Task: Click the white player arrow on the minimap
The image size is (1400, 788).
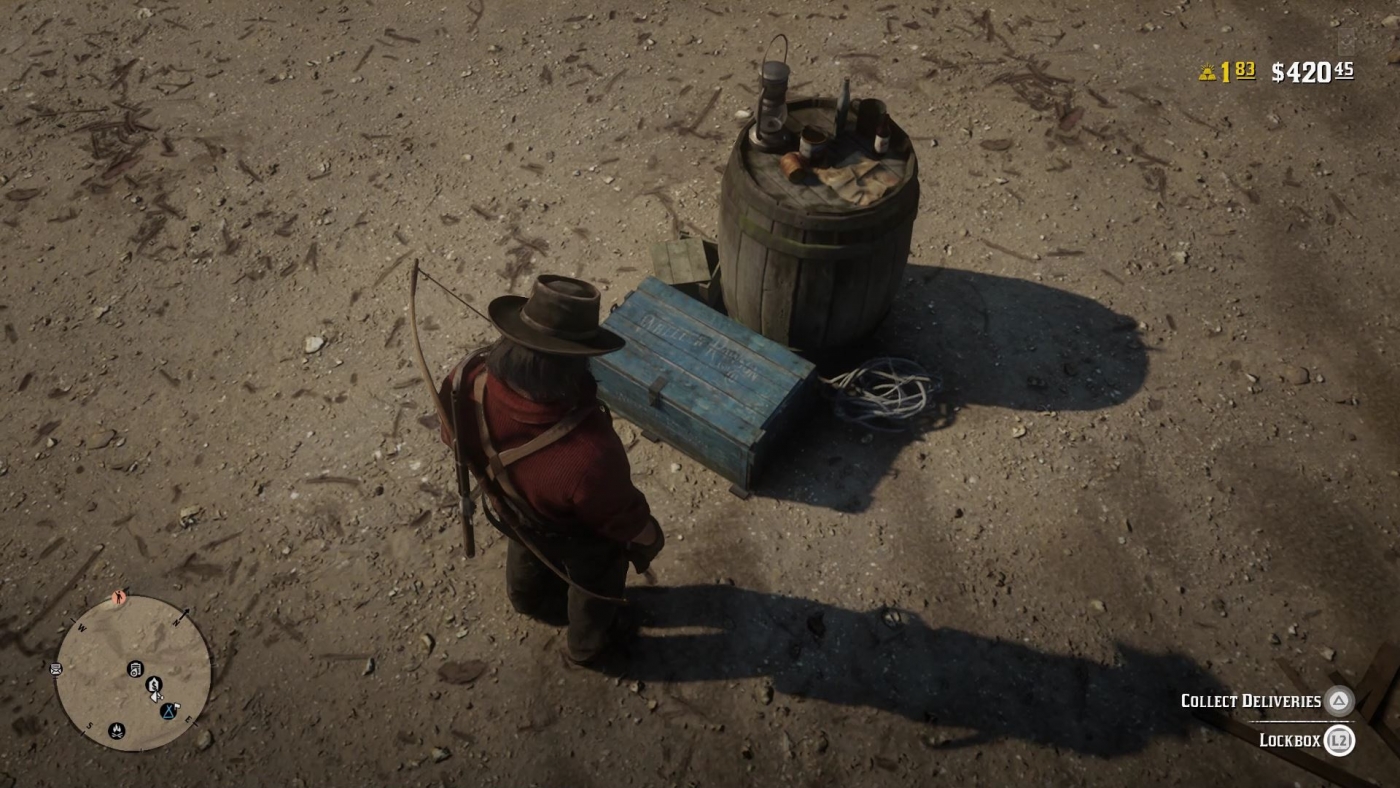Action: pyautogui.click(x=156, y=696)
